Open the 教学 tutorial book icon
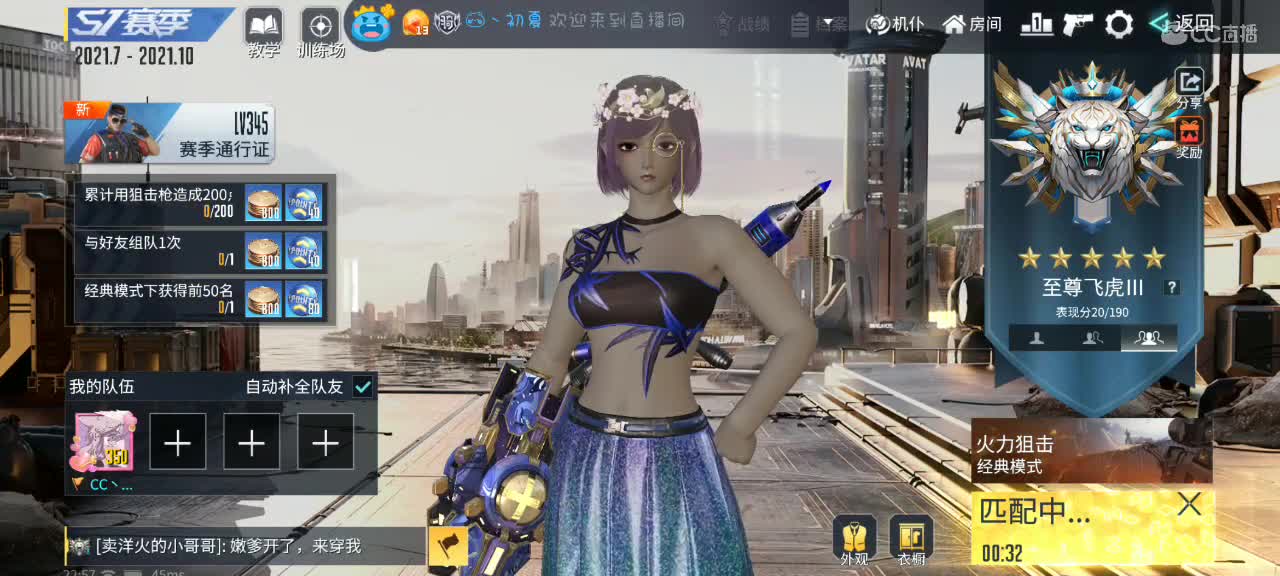The height and width of the screenshot is (576, 1280). tap(264, 27)
